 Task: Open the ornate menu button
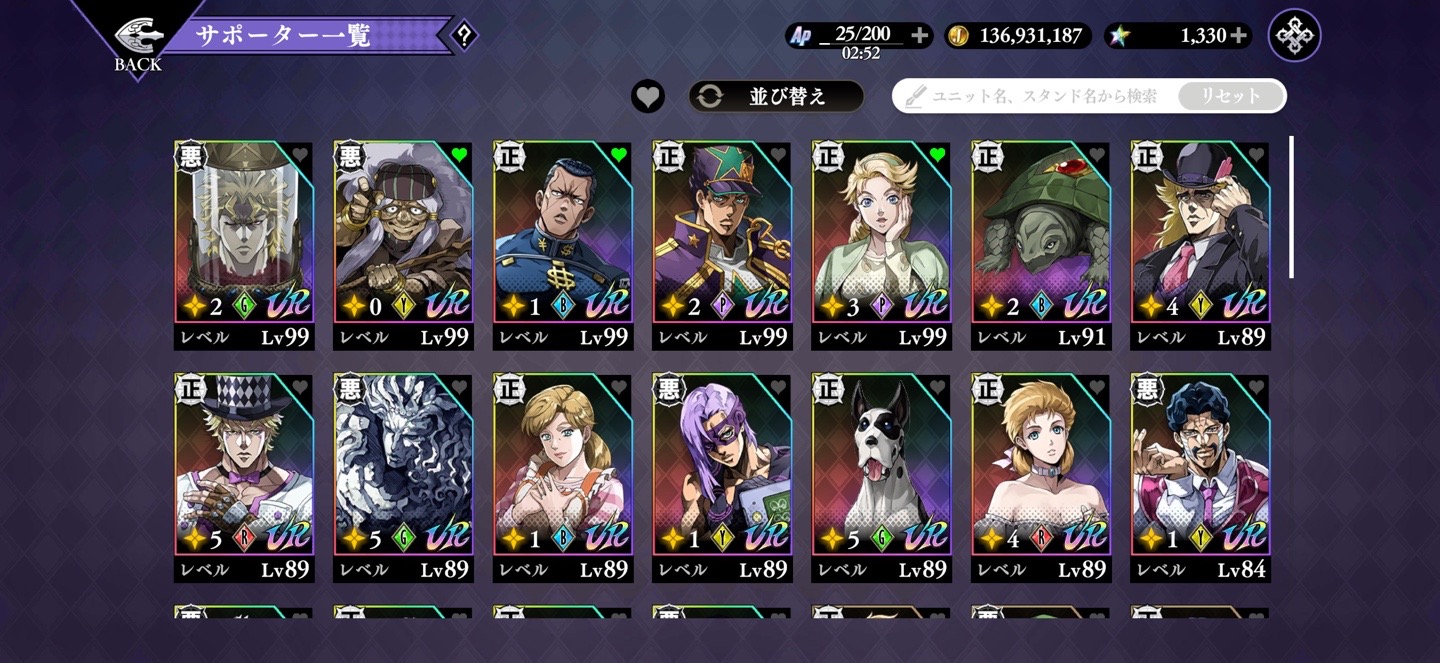coord(1294,36)
